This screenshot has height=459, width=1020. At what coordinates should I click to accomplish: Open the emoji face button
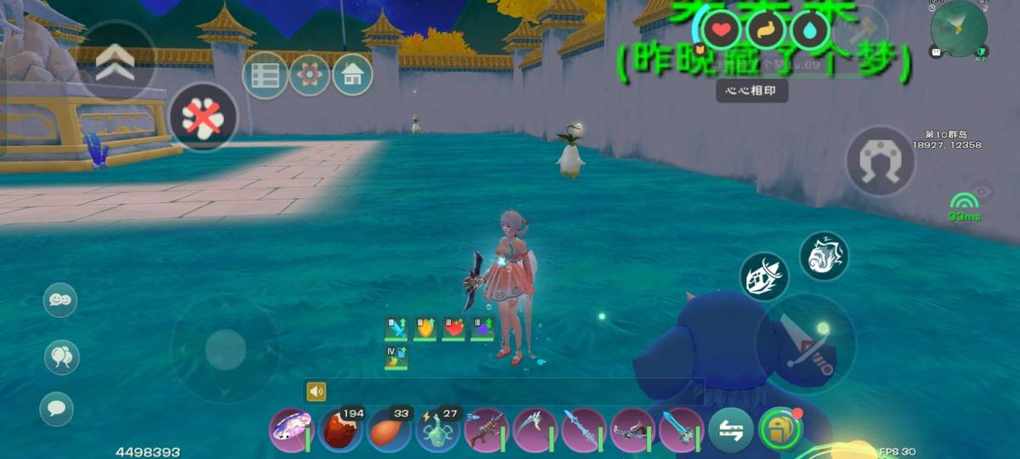(x=60, y=300)
